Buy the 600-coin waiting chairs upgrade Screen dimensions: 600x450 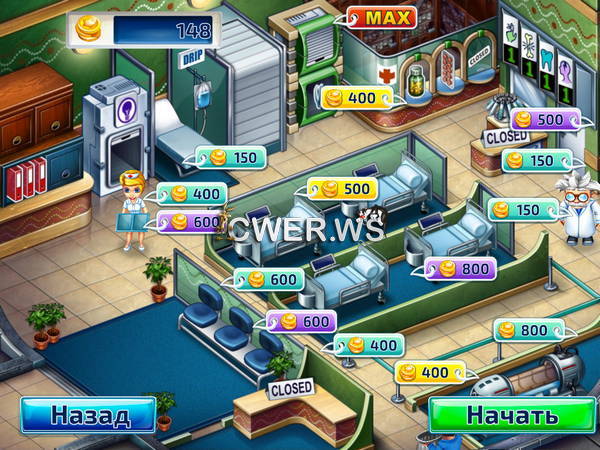pos(301,322)
